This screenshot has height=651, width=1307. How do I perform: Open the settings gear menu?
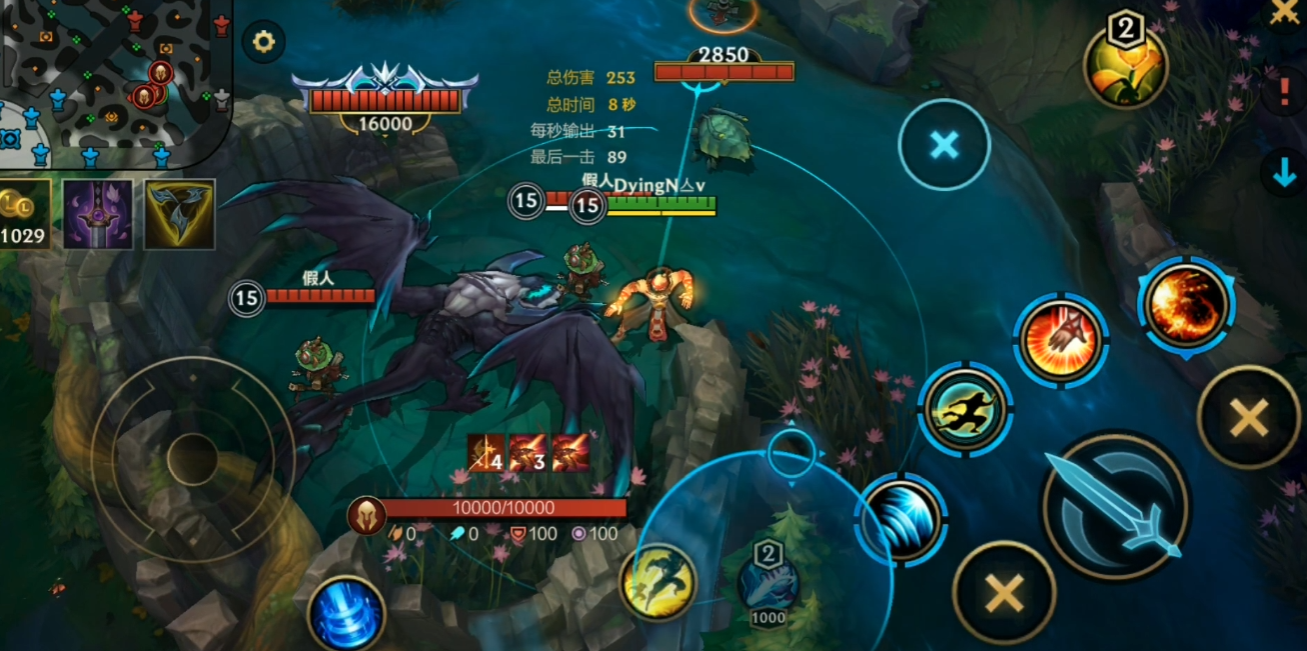(x=263, y=42)
